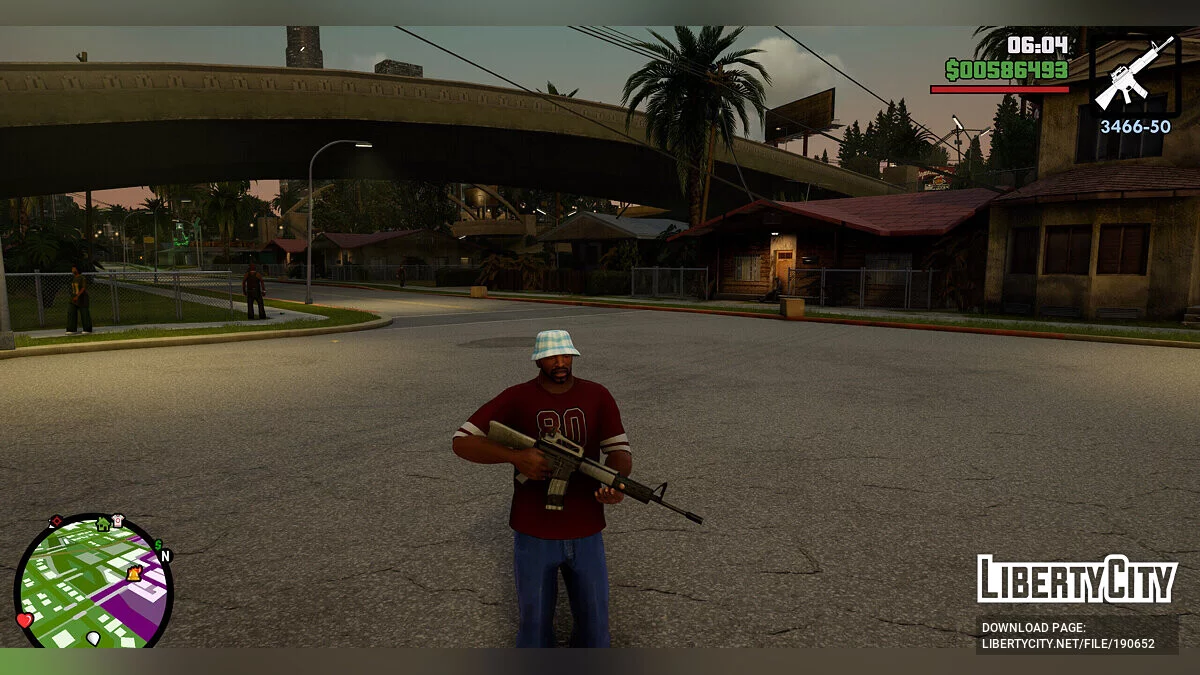Select the red heart marker on the radar
1200x675 pixels.
click(25, 620)
